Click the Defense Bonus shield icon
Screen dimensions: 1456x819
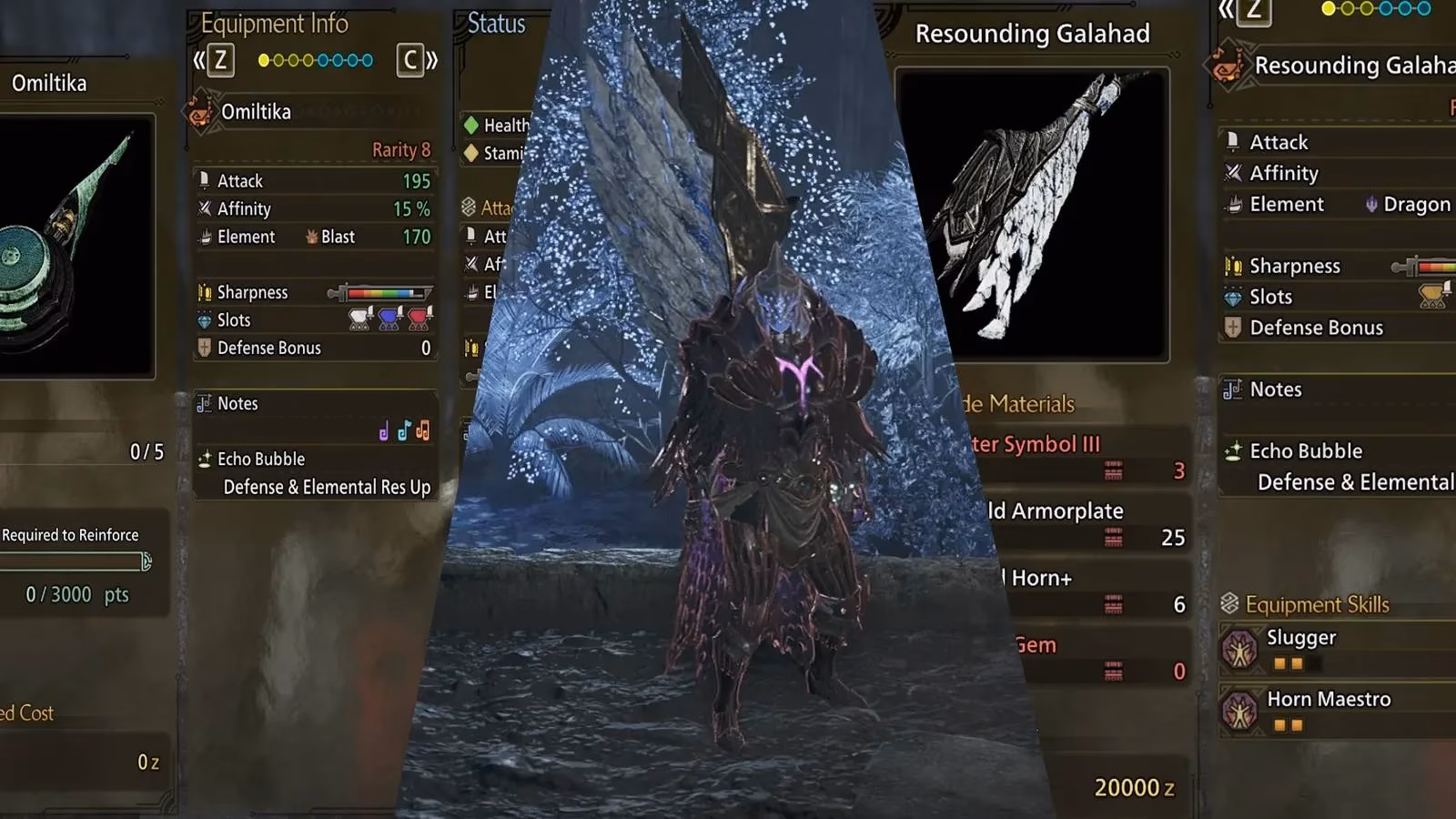click(204, 348)
